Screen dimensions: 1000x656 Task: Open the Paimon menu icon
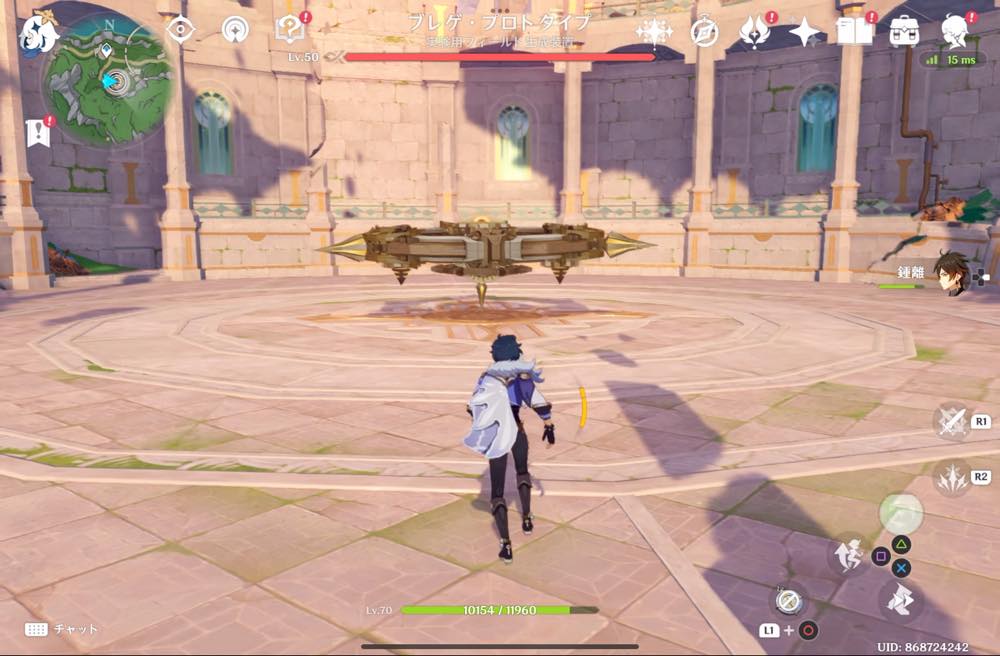coord(40,33)
